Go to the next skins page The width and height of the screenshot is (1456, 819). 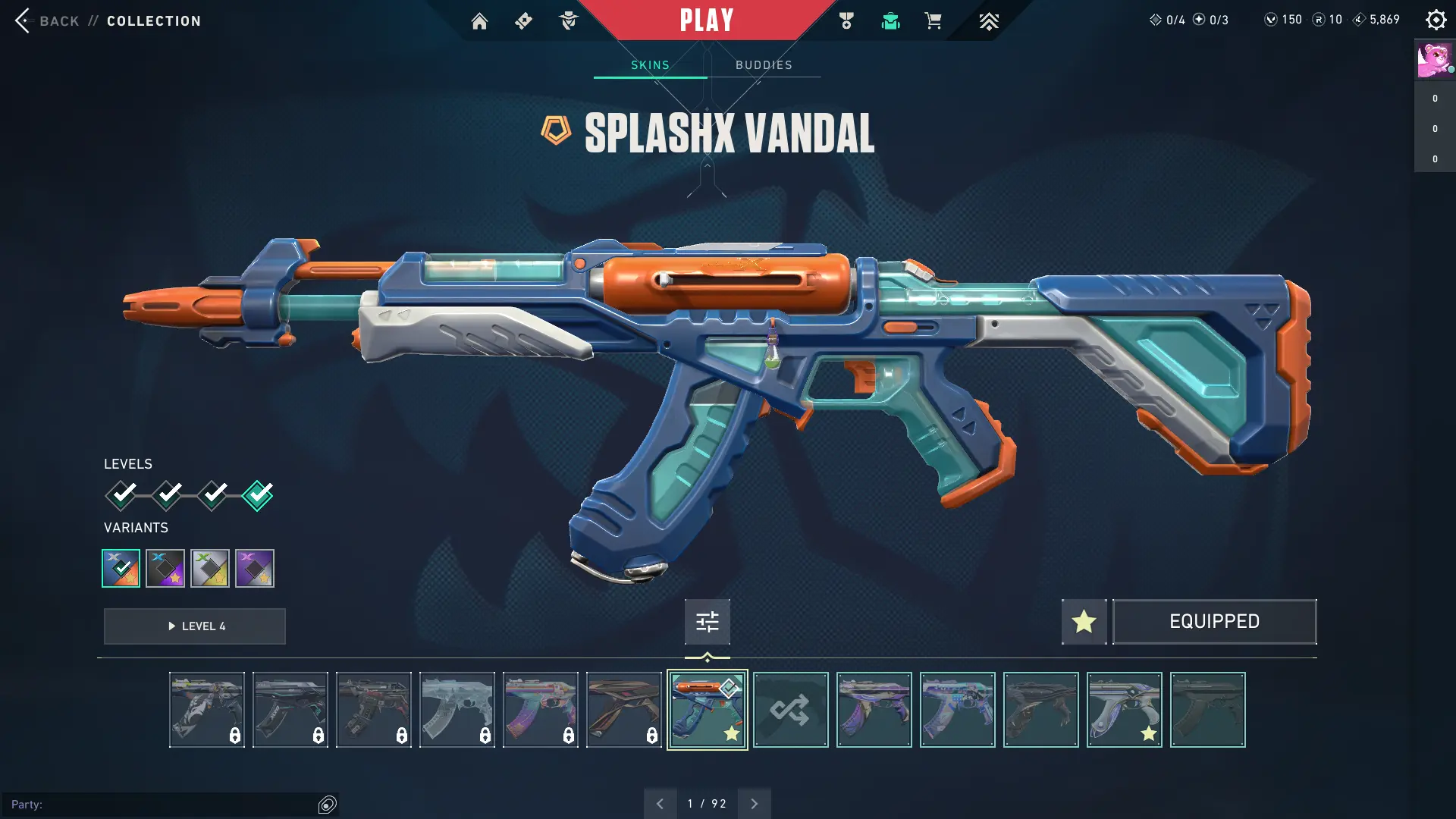[x=754, y=804]
